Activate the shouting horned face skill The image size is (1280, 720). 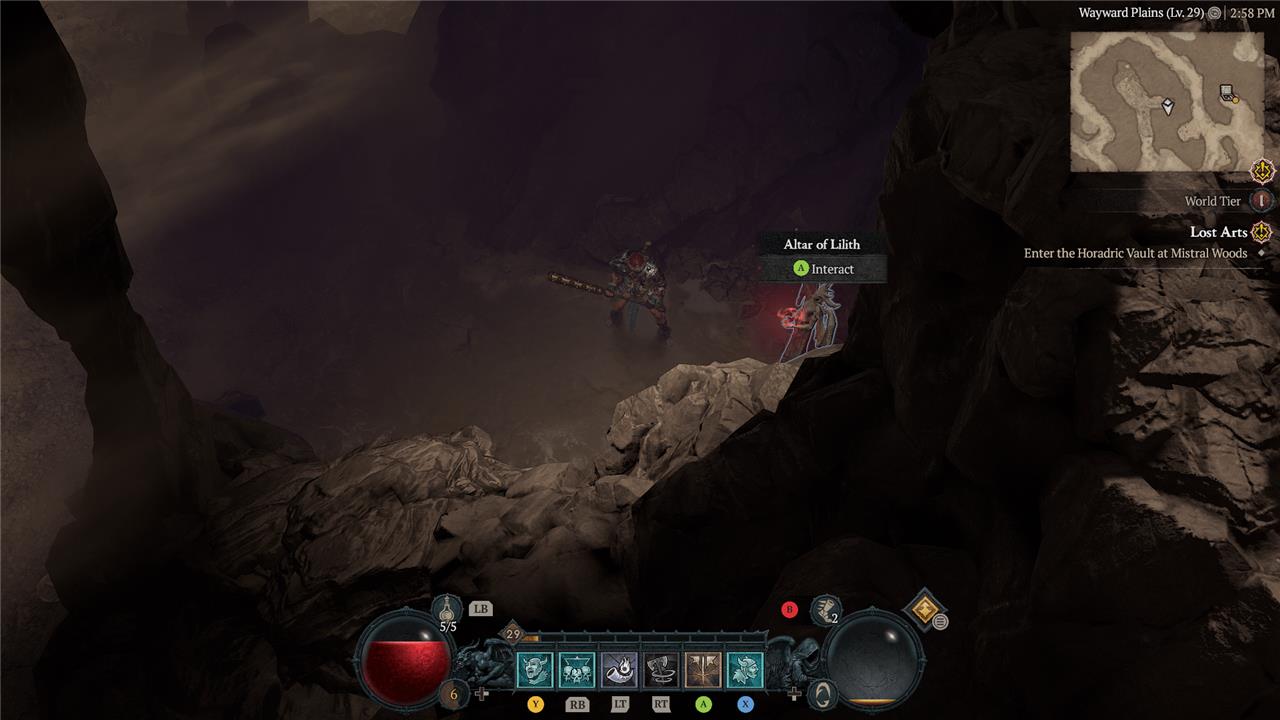pos(534,669)
